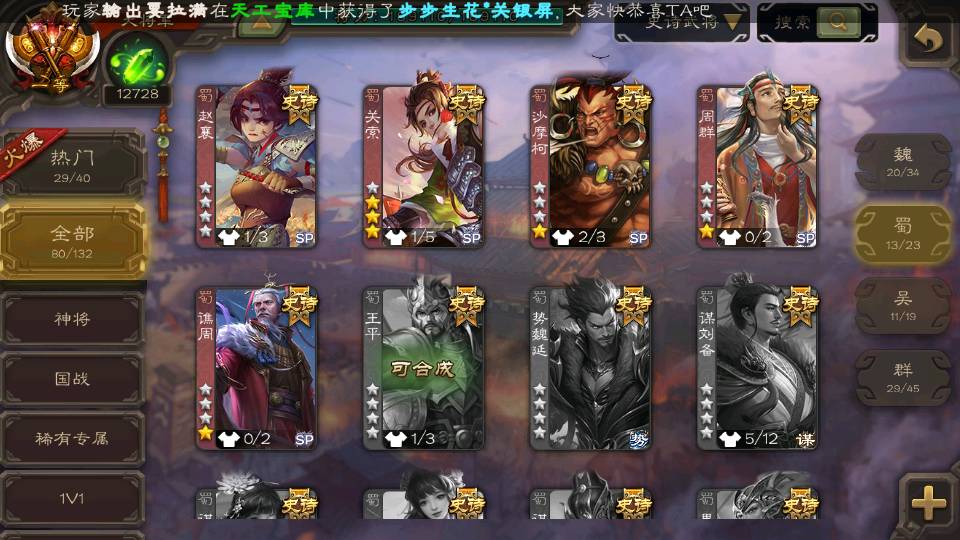
Task: Filter heroes by the 魏 faction
Action: [x=902, y=162]
